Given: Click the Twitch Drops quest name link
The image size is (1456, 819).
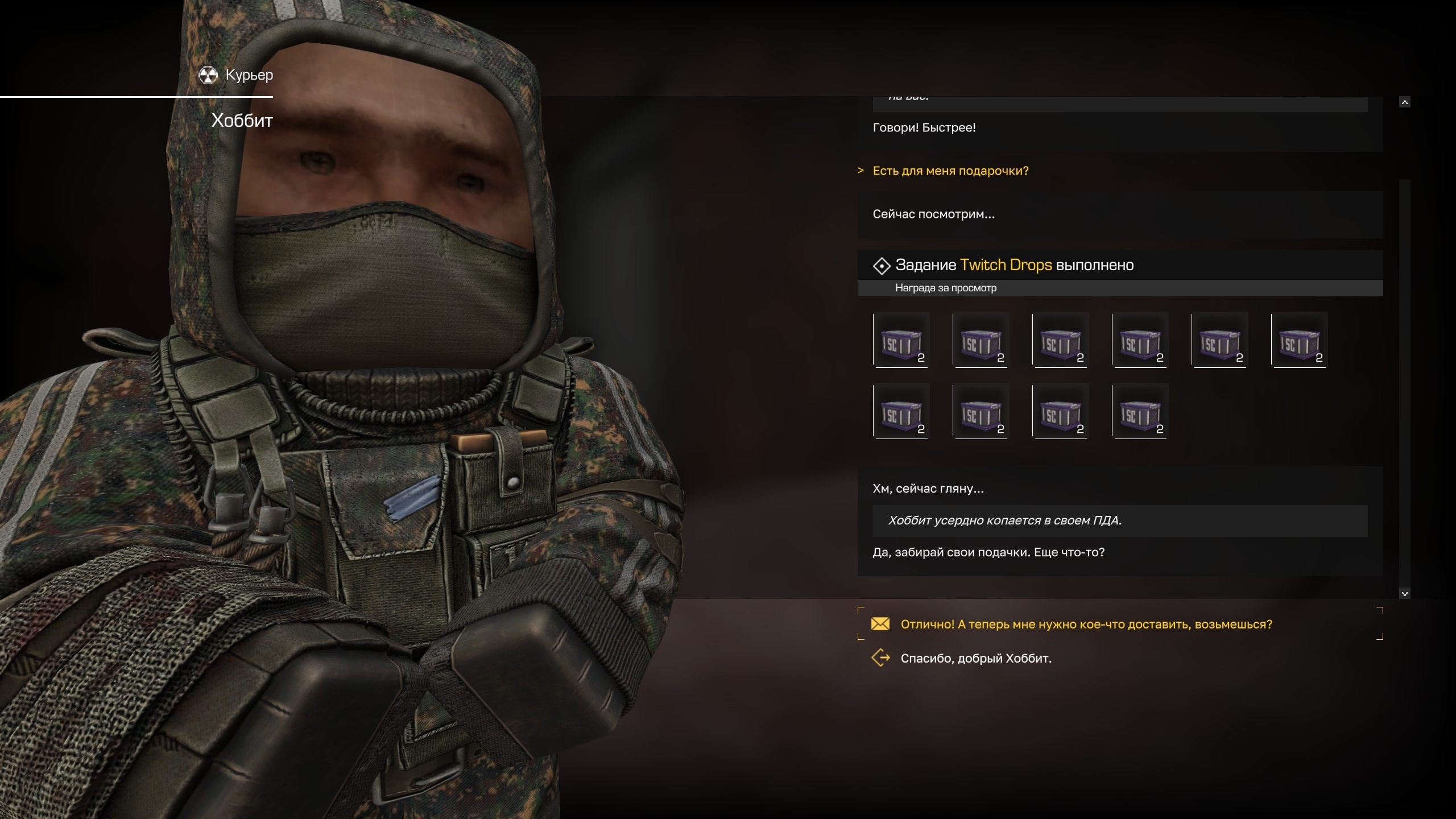Looking at the screenshot, I should (x=1006, y=265).
